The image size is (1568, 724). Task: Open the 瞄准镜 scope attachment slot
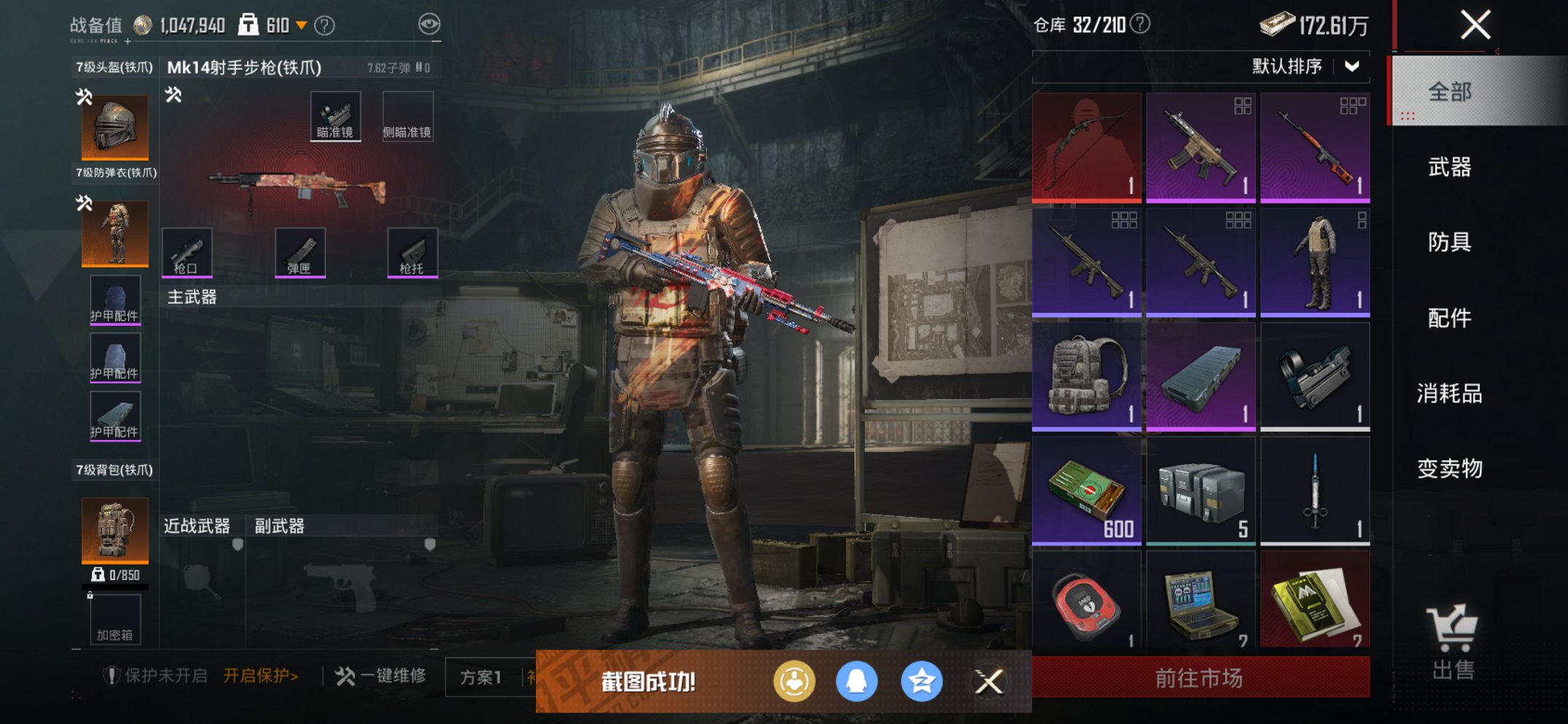(x=335, y=117)
